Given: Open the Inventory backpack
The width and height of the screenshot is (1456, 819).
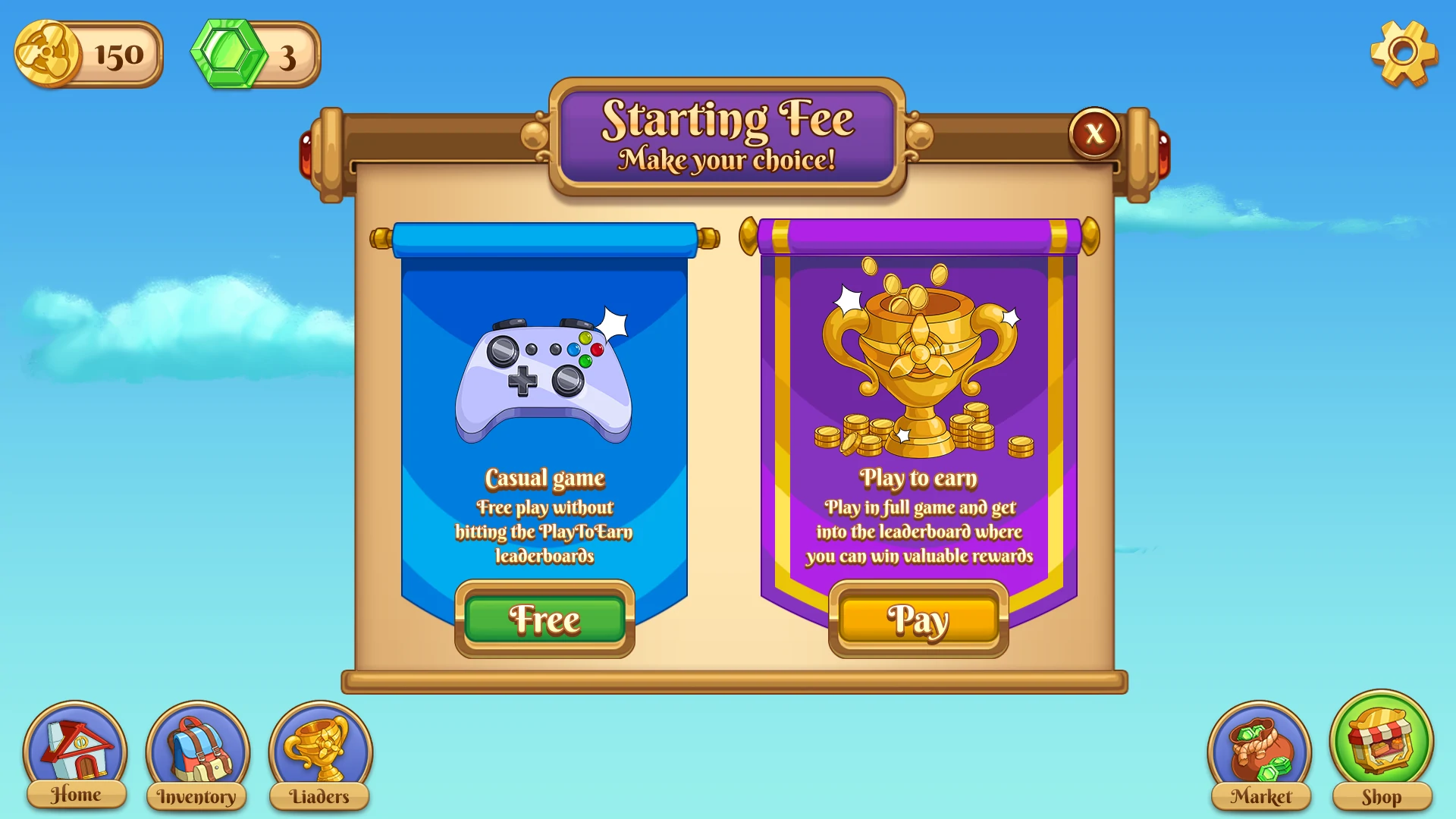Looking at the screenshot, I should [x=197, y=755].
